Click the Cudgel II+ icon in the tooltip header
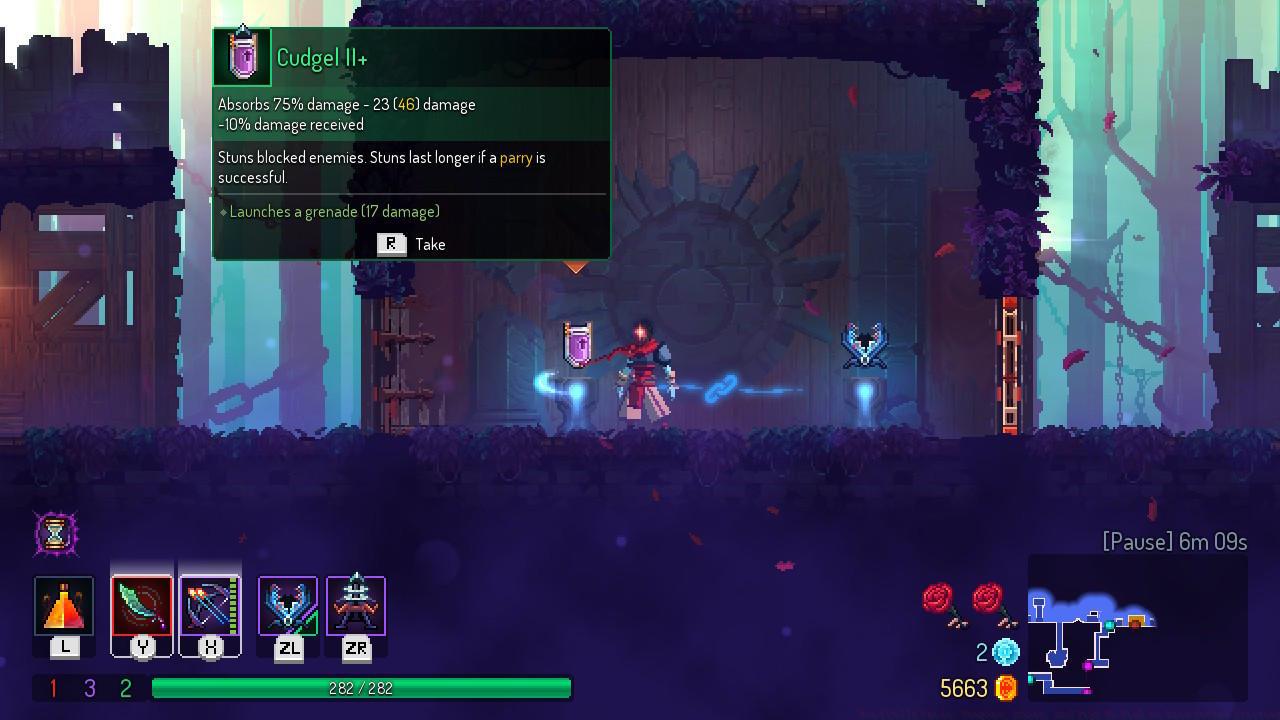1280x720 pixels. [243, 54]
